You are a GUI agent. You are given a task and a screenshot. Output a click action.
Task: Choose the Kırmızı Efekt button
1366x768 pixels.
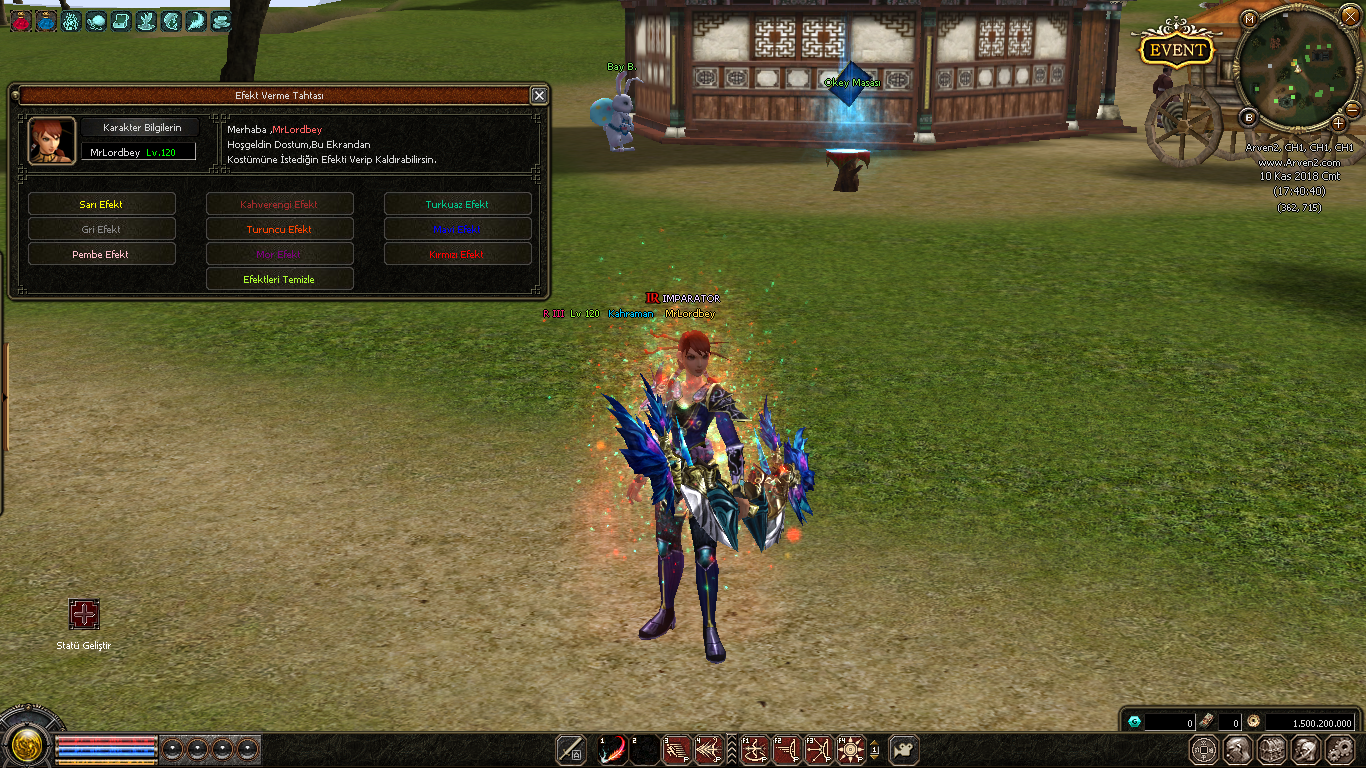458,254
